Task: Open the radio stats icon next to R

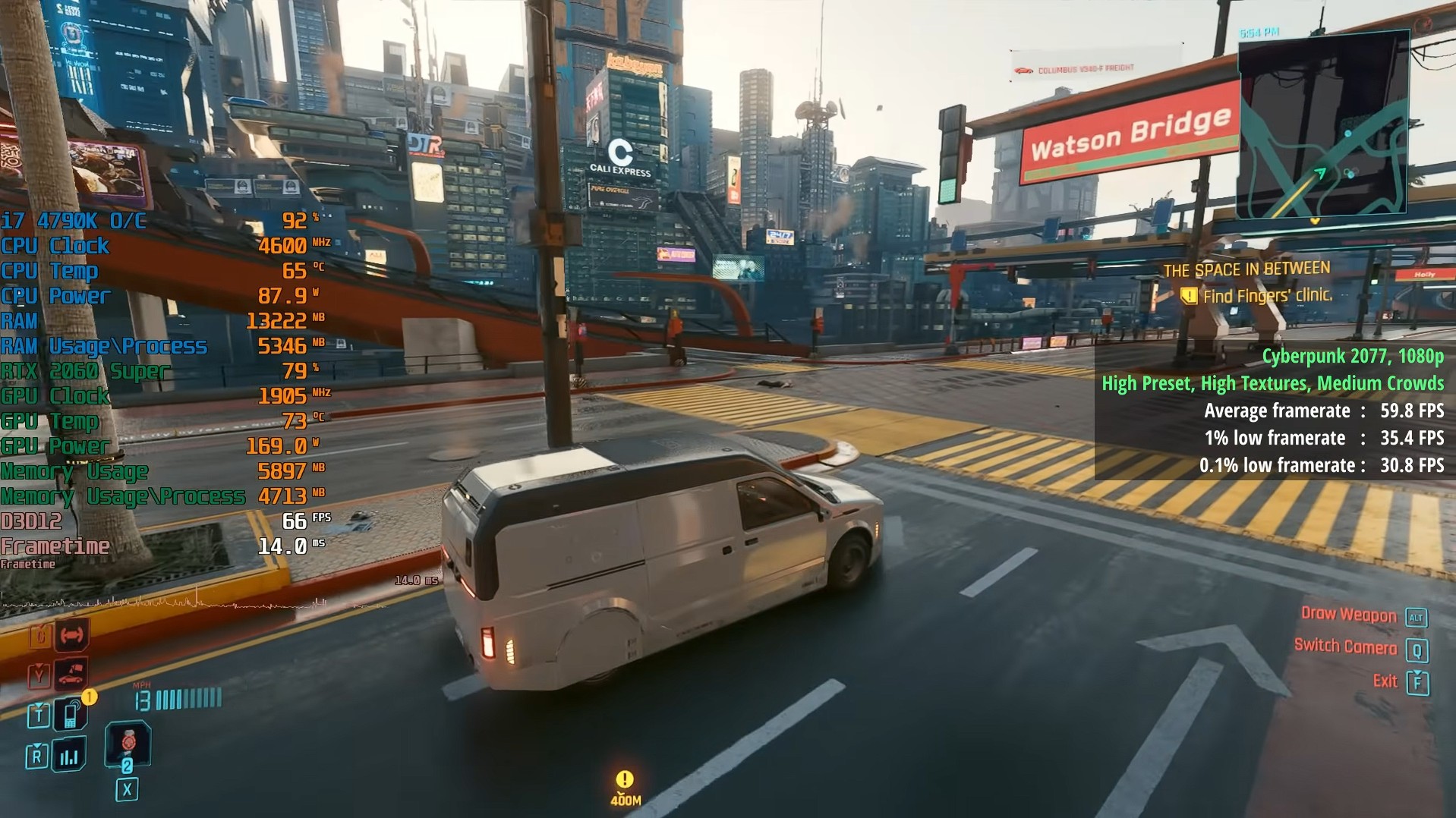Action: pos(69,754)
